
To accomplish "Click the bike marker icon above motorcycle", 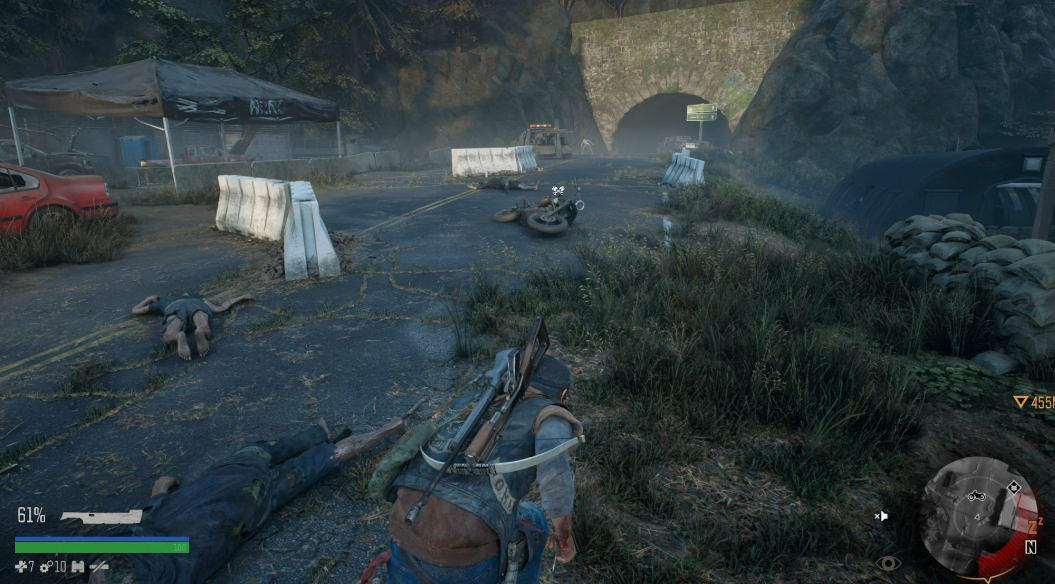I will (558, 188).
